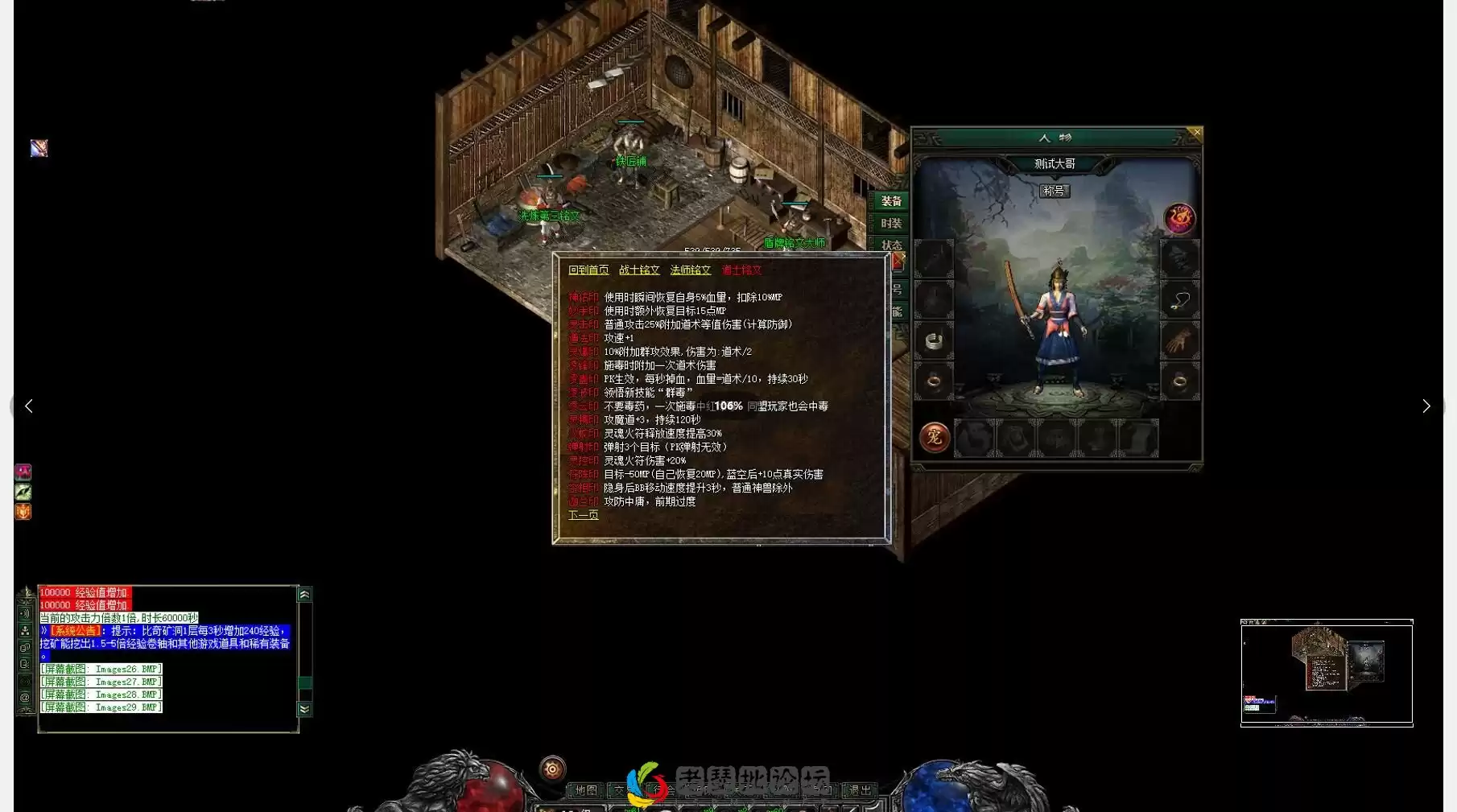Click the orange emblem icon on the left edge

[23, 512]
